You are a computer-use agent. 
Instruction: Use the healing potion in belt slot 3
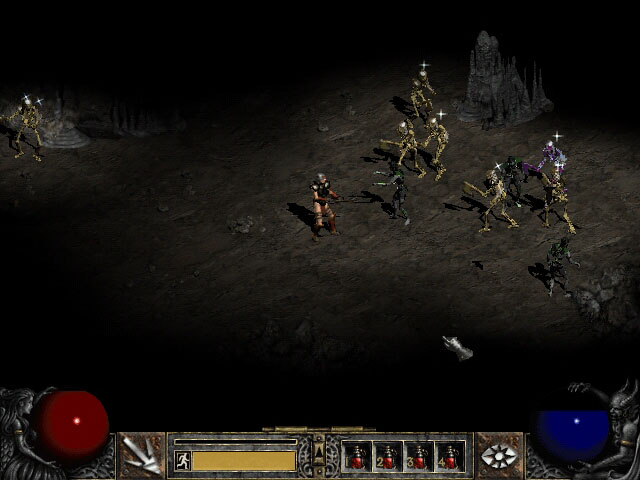[x=419, y=456]
